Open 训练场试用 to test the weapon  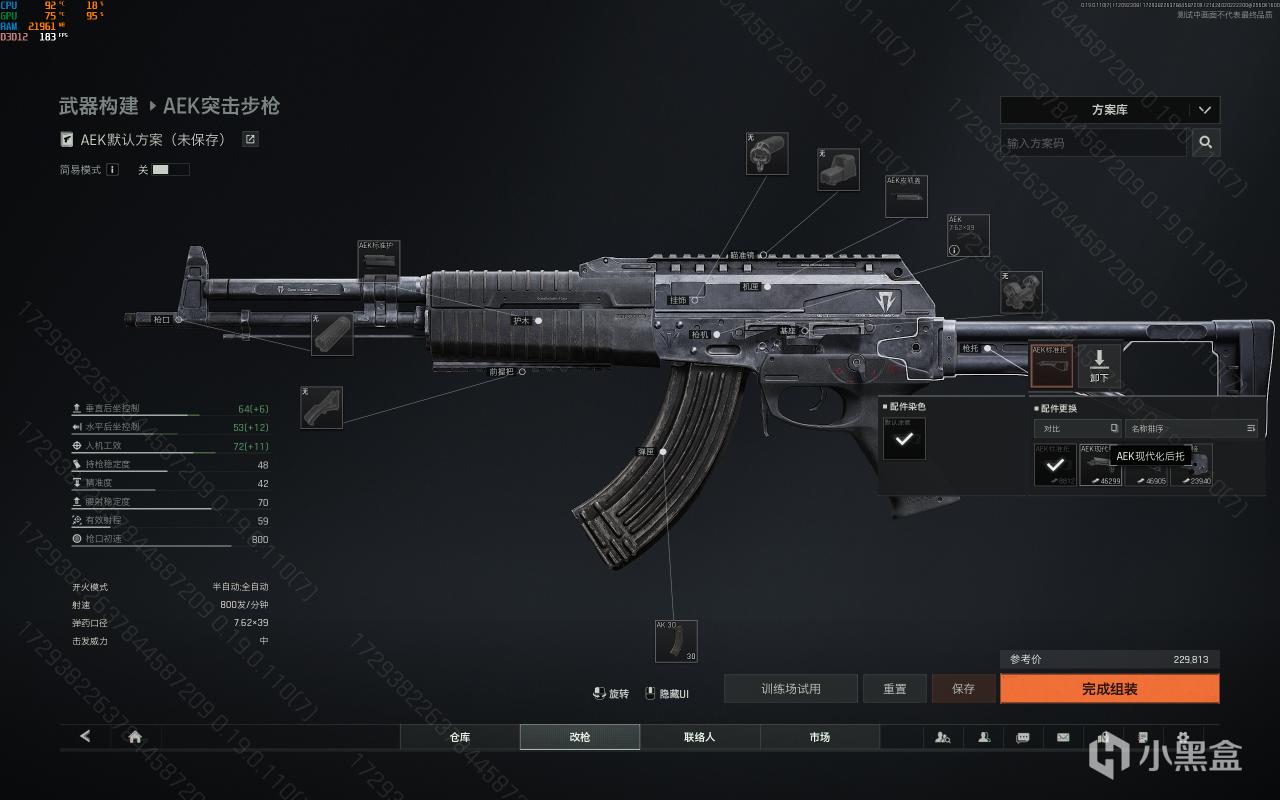coord(791,689)
